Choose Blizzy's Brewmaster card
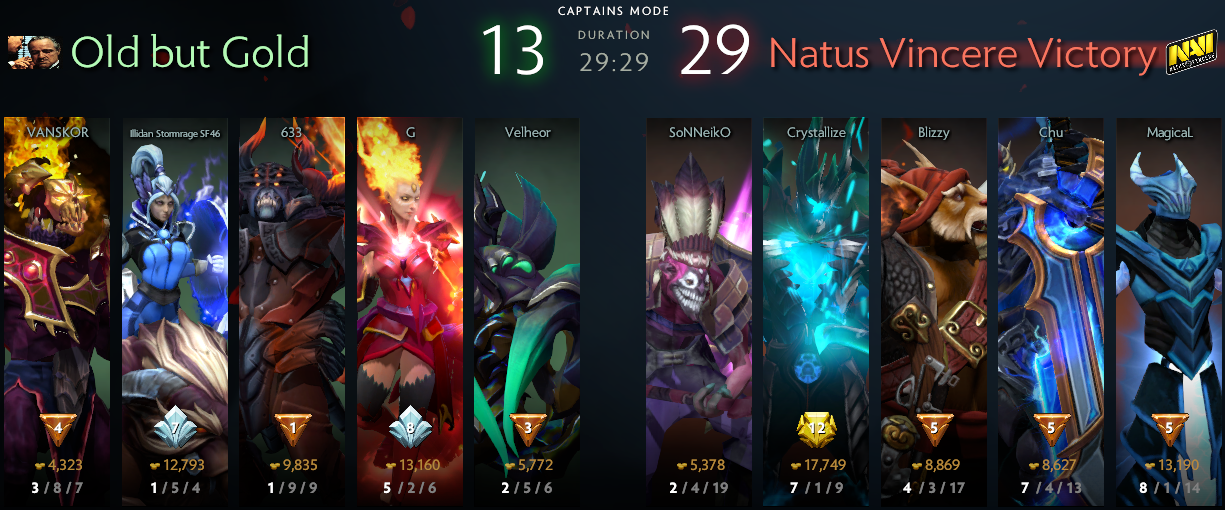This screenshot has height=510, width=1225. click(x=933, y=300)
